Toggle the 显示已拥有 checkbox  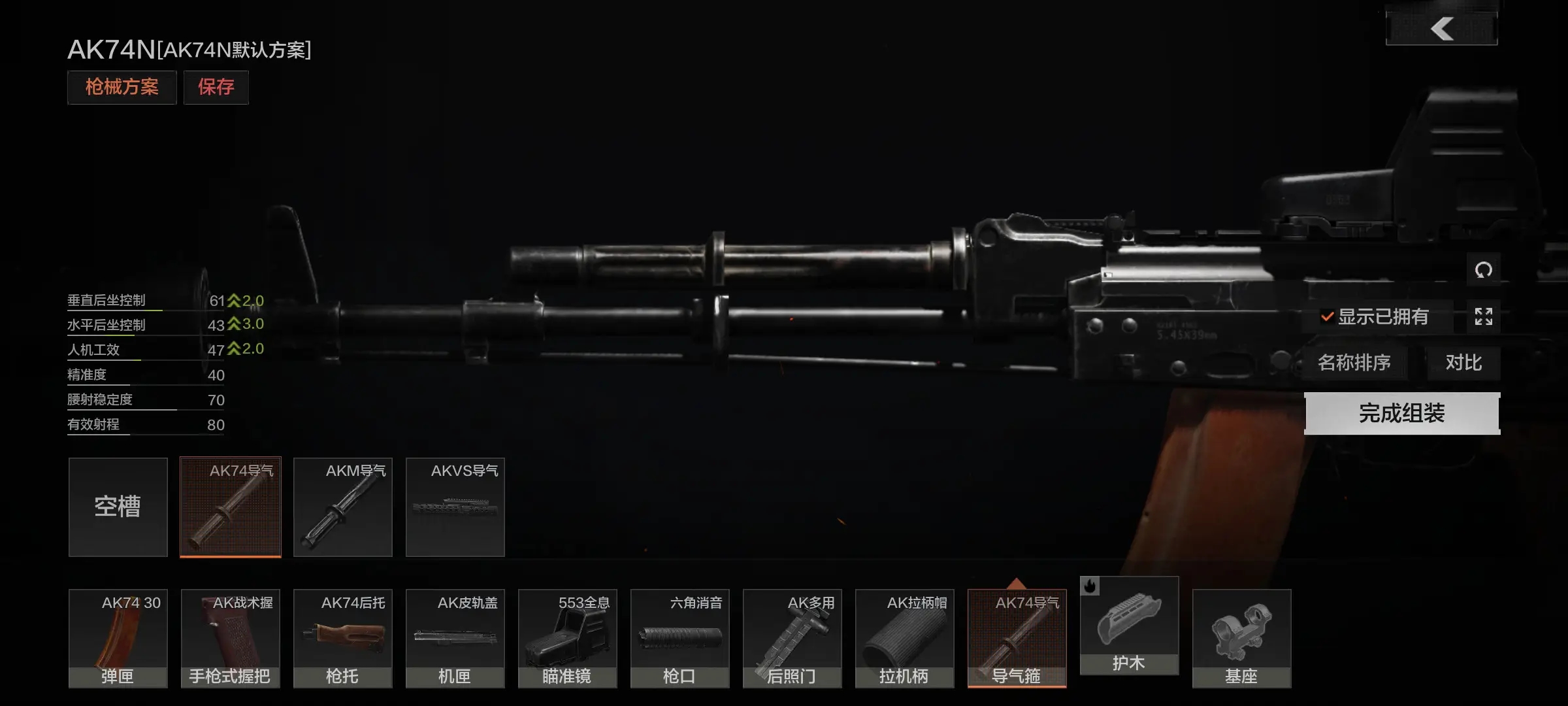[x=1328, y=317]
